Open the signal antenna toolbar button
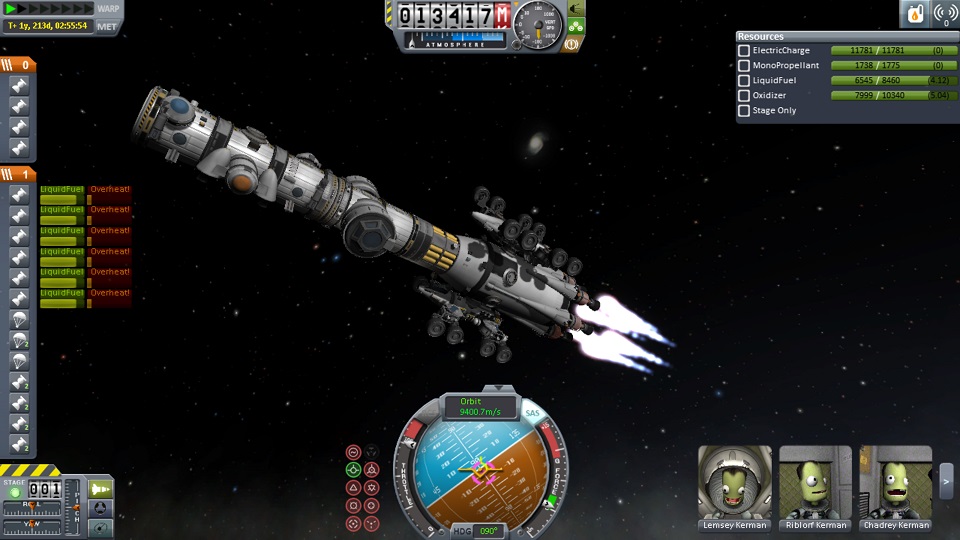The height and width of the screenshot is (540, 960). coord(945,14)
